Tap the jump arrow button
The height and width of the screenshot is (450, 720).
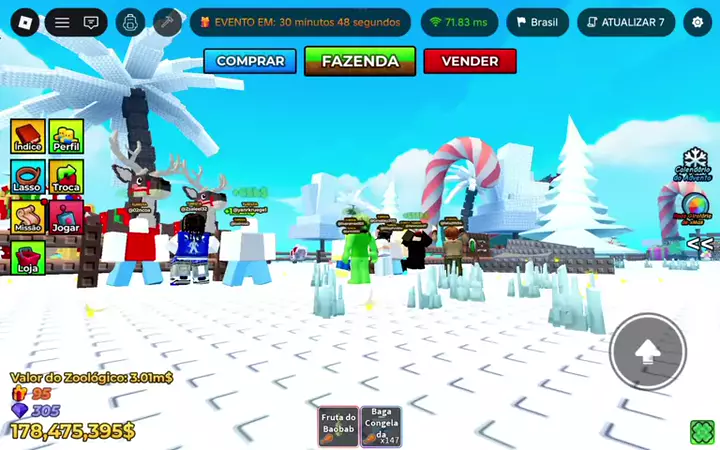[647, 351]
